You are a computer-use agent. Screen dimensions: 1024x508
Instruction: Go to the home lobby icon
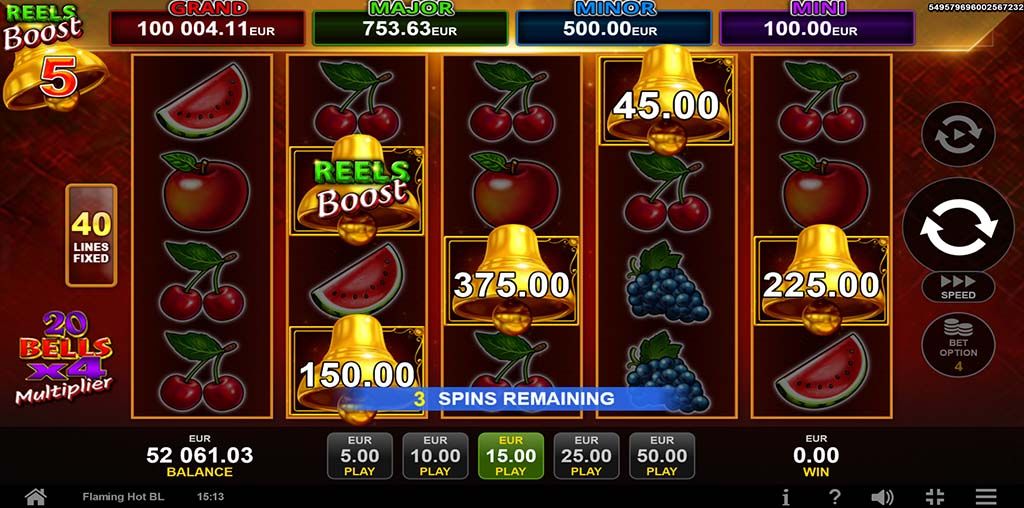coord(36,496)
